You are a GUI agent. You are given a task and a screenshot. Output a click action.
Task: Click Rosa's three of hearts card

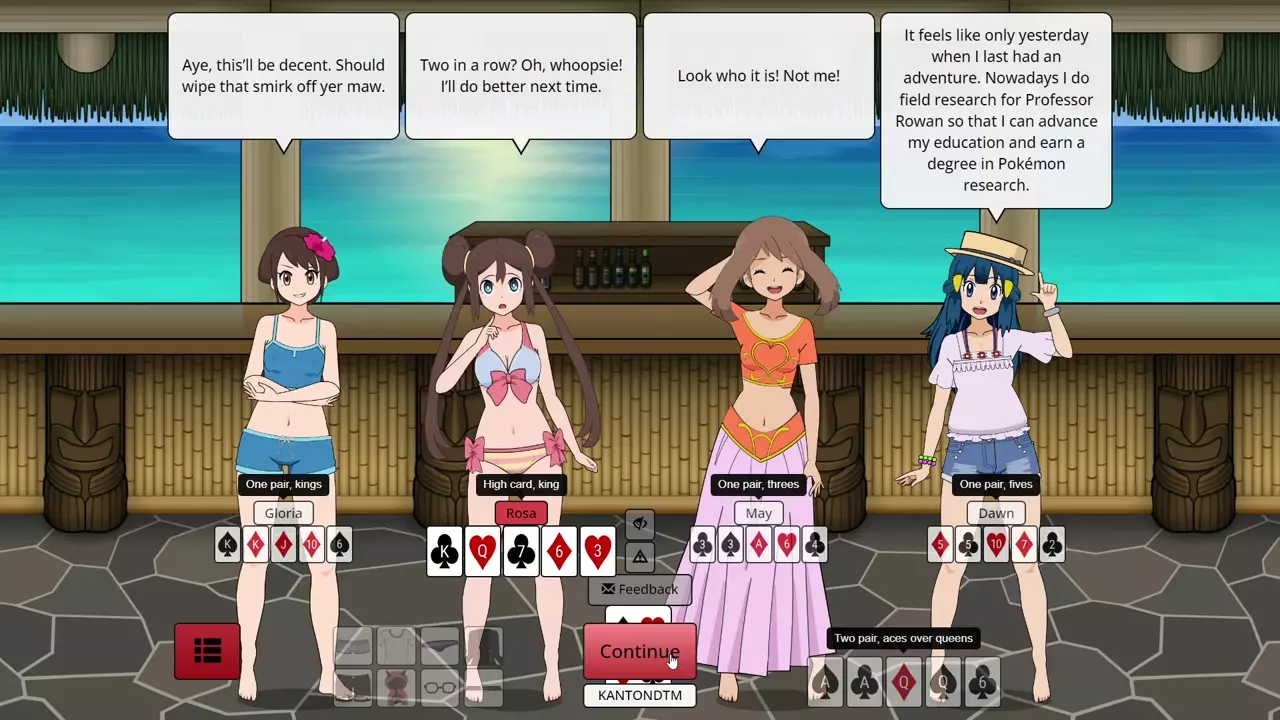(597, 551)
